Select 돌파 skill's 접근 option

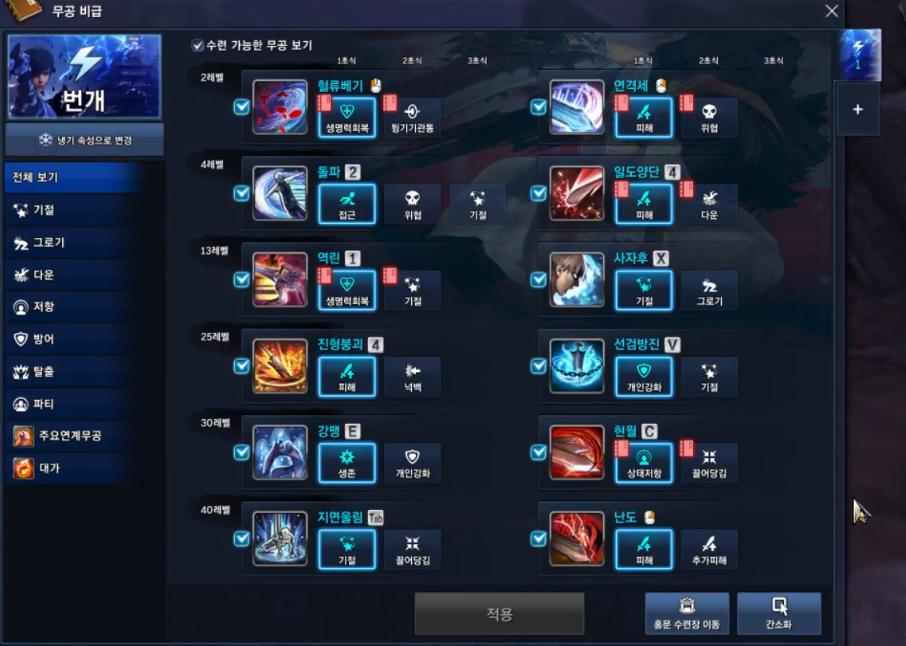point(347,204)
